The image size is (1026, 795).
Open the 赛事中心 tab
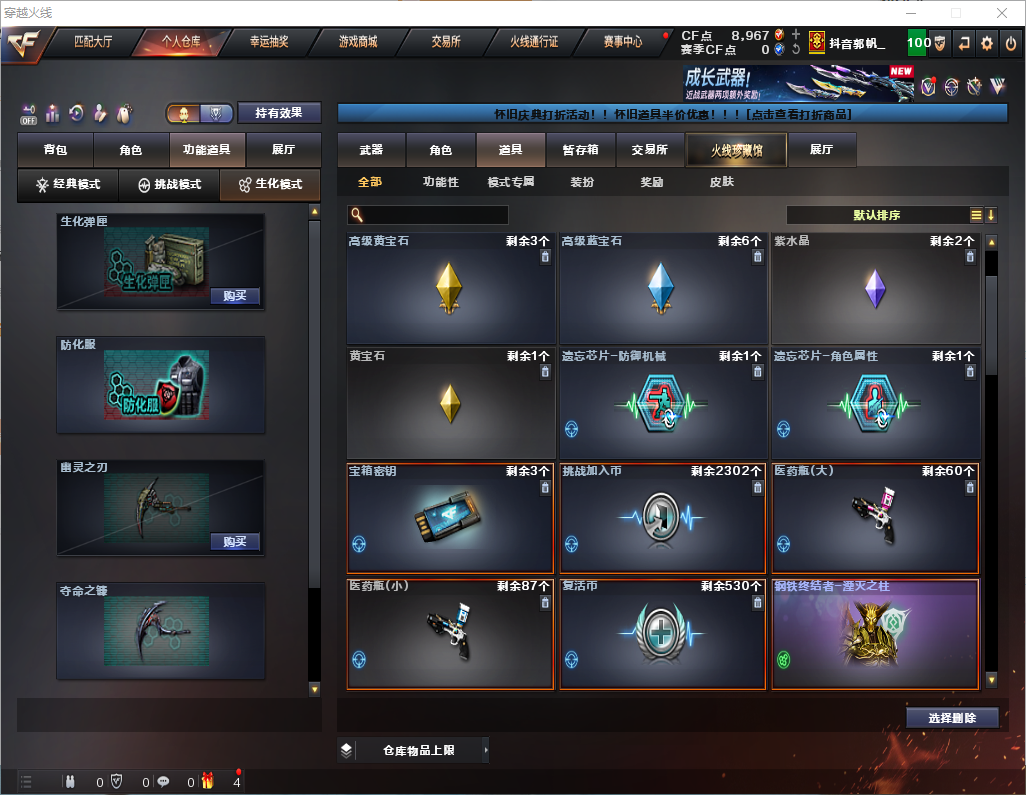[622, 42]
